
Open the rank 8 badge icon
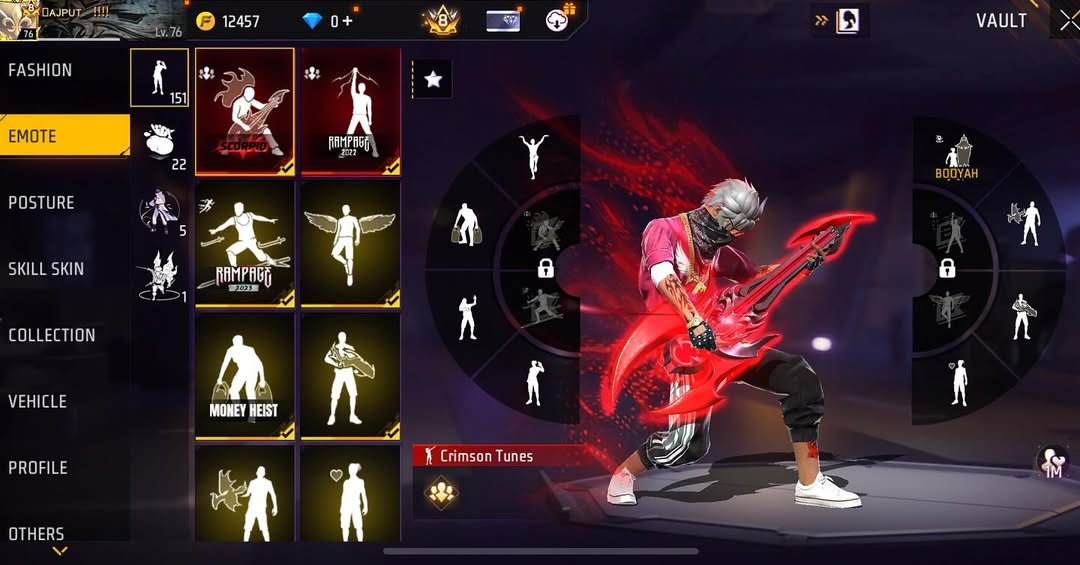coord(441,20)
